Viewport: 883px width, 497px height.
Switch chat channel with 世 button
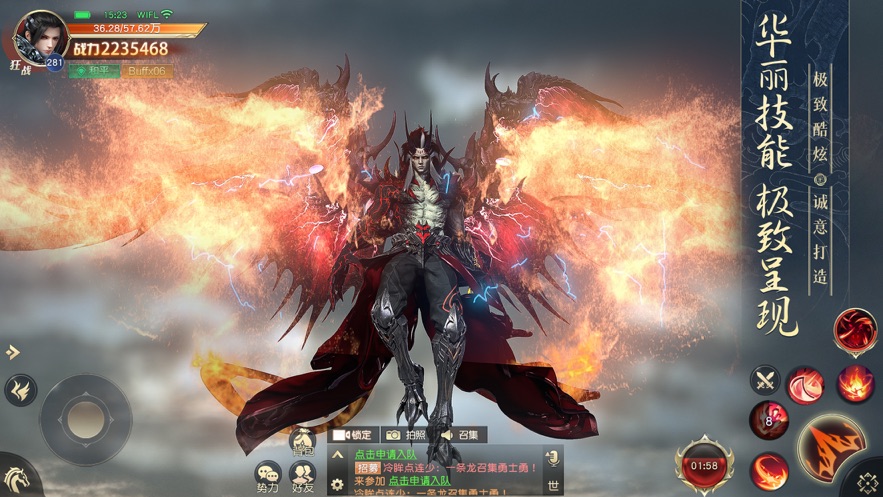pyautogui.click(x=551, y=486)
